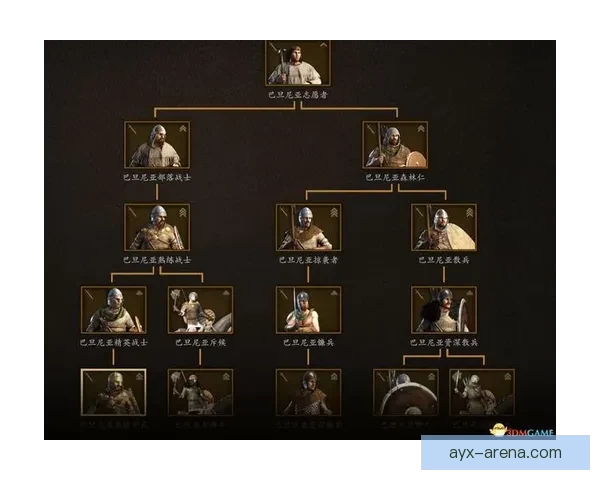View the 巴旦尼亚散兵 troop node
This screenshot has width=600, height=480.
(x=444, y=227)
